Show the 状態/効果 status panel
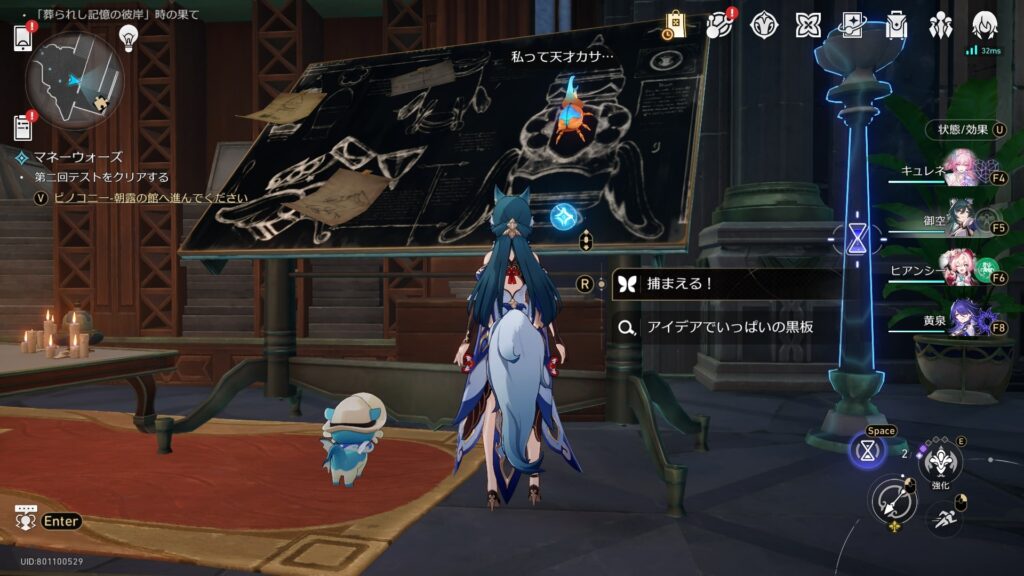Image resolution: width=1024 pixels, height=576 pixels. tap(963, 130)
